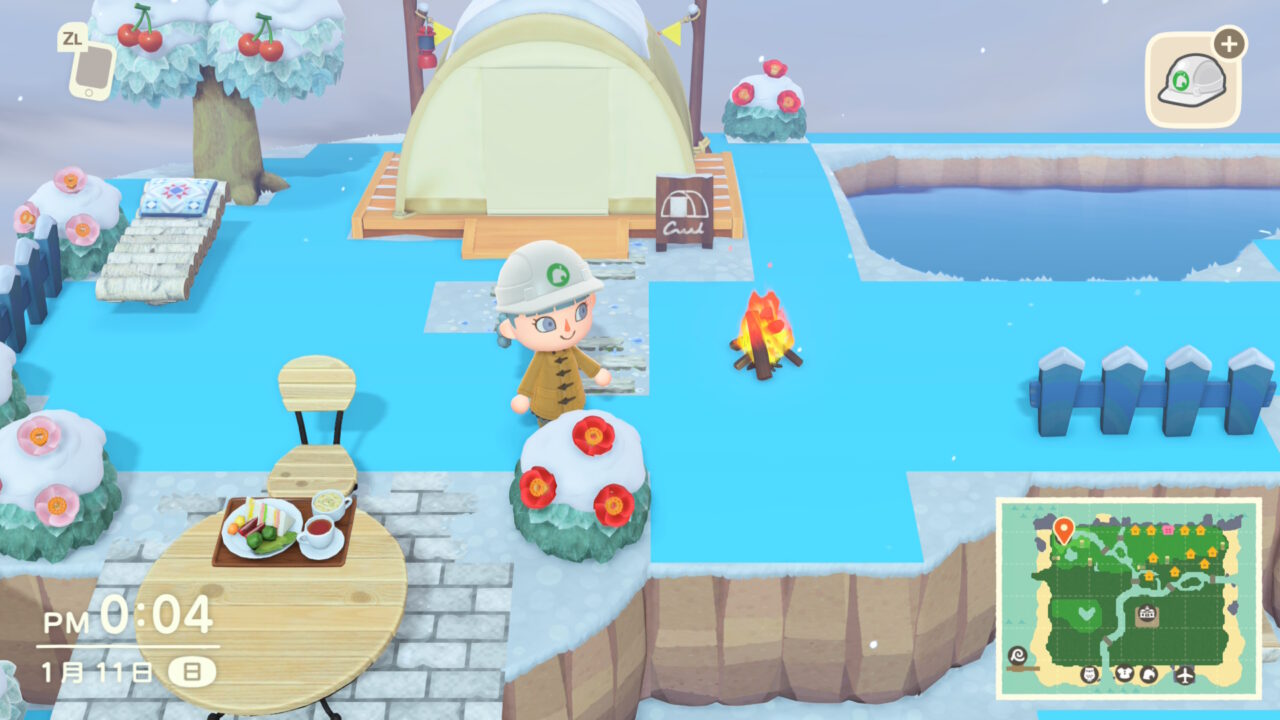
Task: Select the construction helmet app icon
Action: point(1192,82)
